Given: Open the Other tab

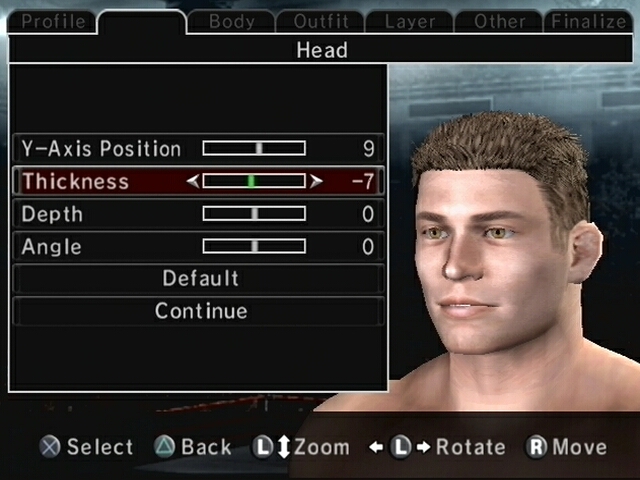Looking at the screenshot, I should [500, 21].
